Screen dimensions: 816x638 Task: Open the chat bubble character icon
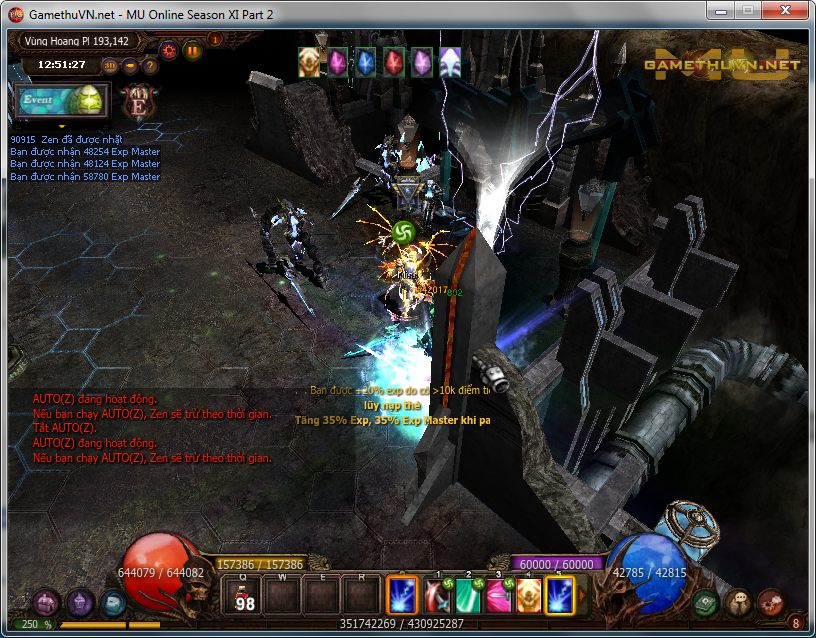(740, 602)
